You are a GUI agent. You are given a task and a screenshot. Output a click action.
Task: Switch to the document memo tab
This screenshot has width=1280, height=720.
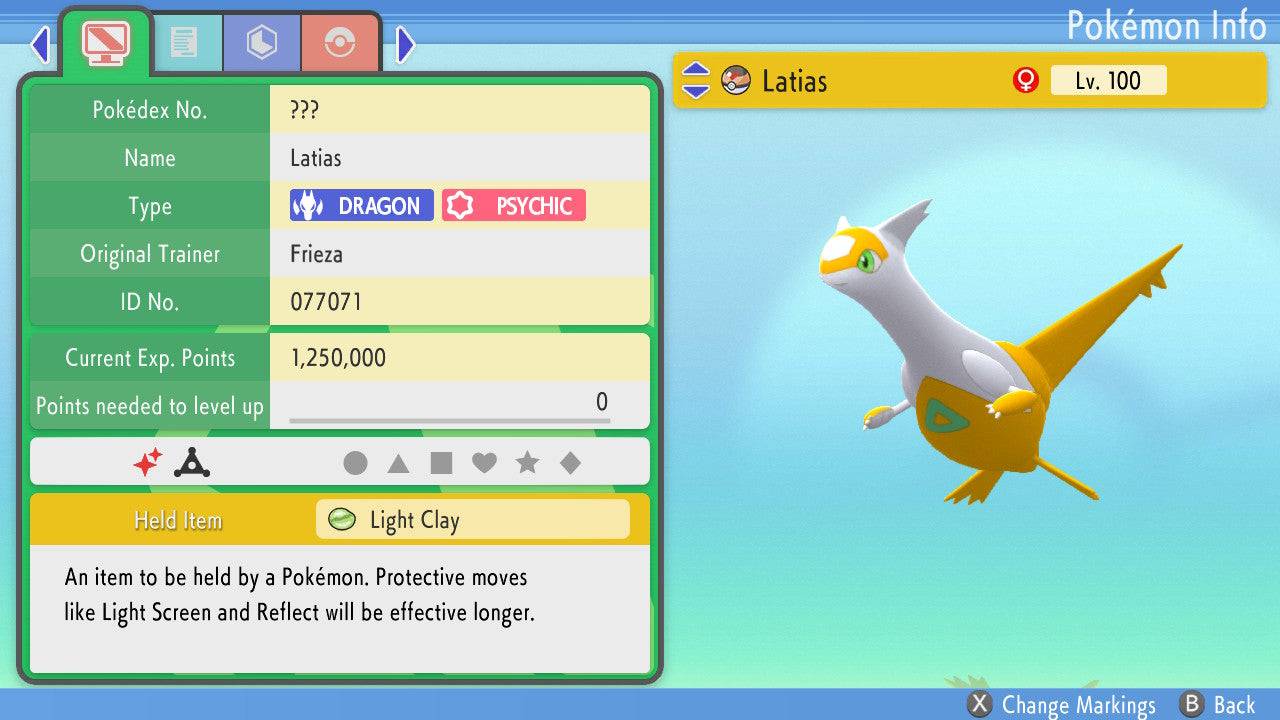coord(184,42)
